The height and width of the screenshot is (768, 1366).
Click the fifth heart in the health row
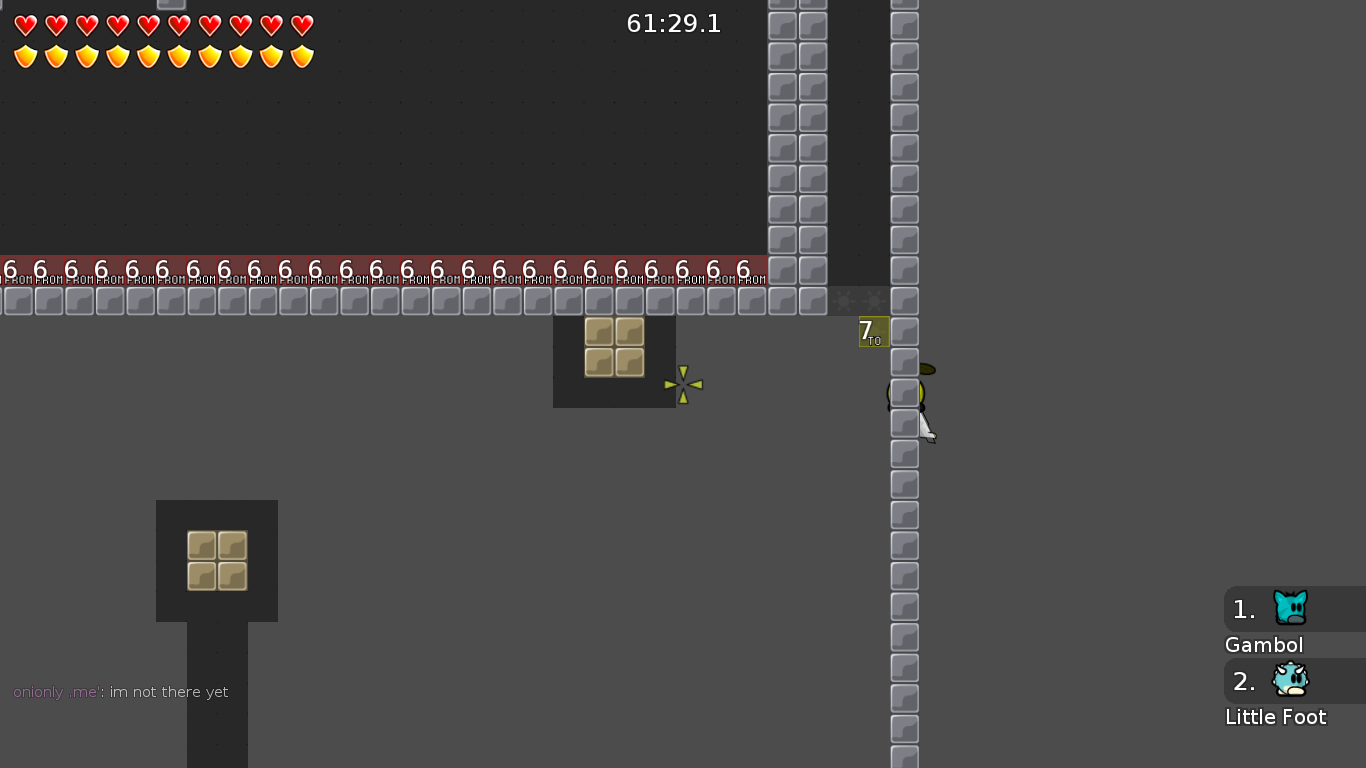(148, 26)
